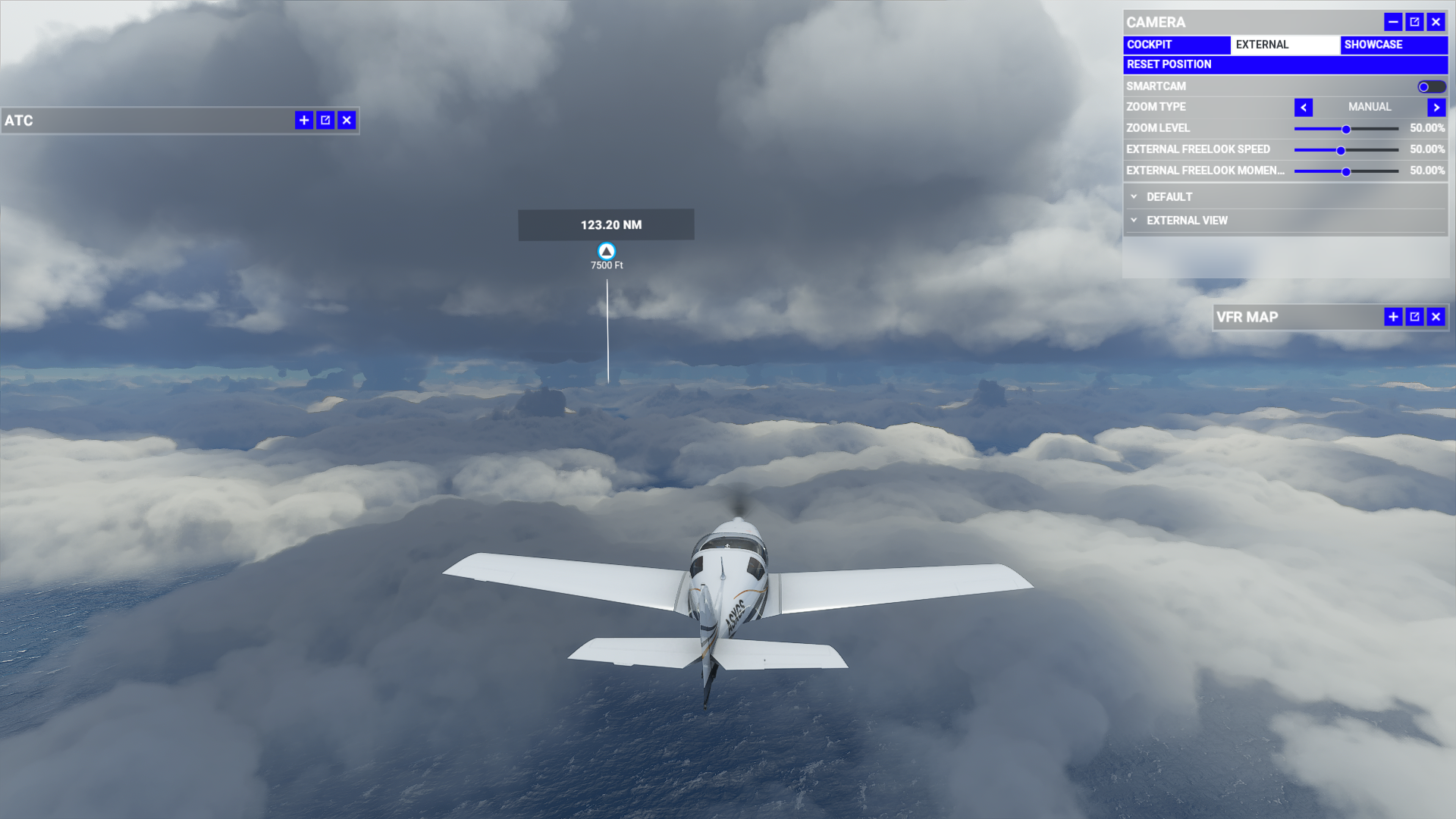This screenshot has height=819, width=1456.
Task: Adjust the Zoom Level slider
Action: click(x=1346, y=129)
